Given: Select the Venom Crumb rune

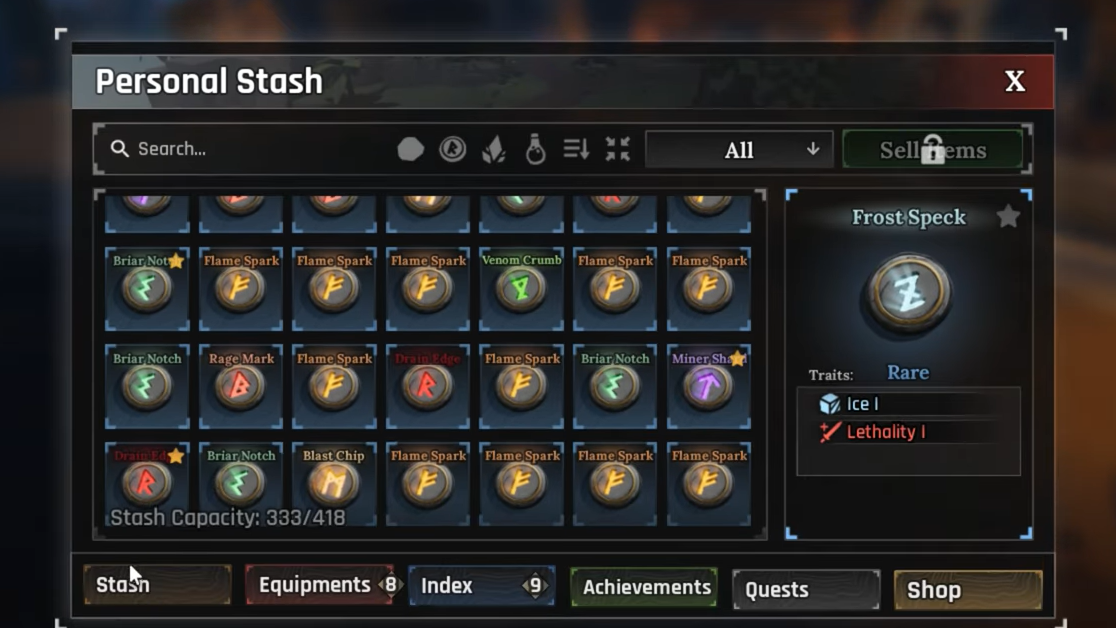Looking at the screenshot, I should (x=521, y=287).
